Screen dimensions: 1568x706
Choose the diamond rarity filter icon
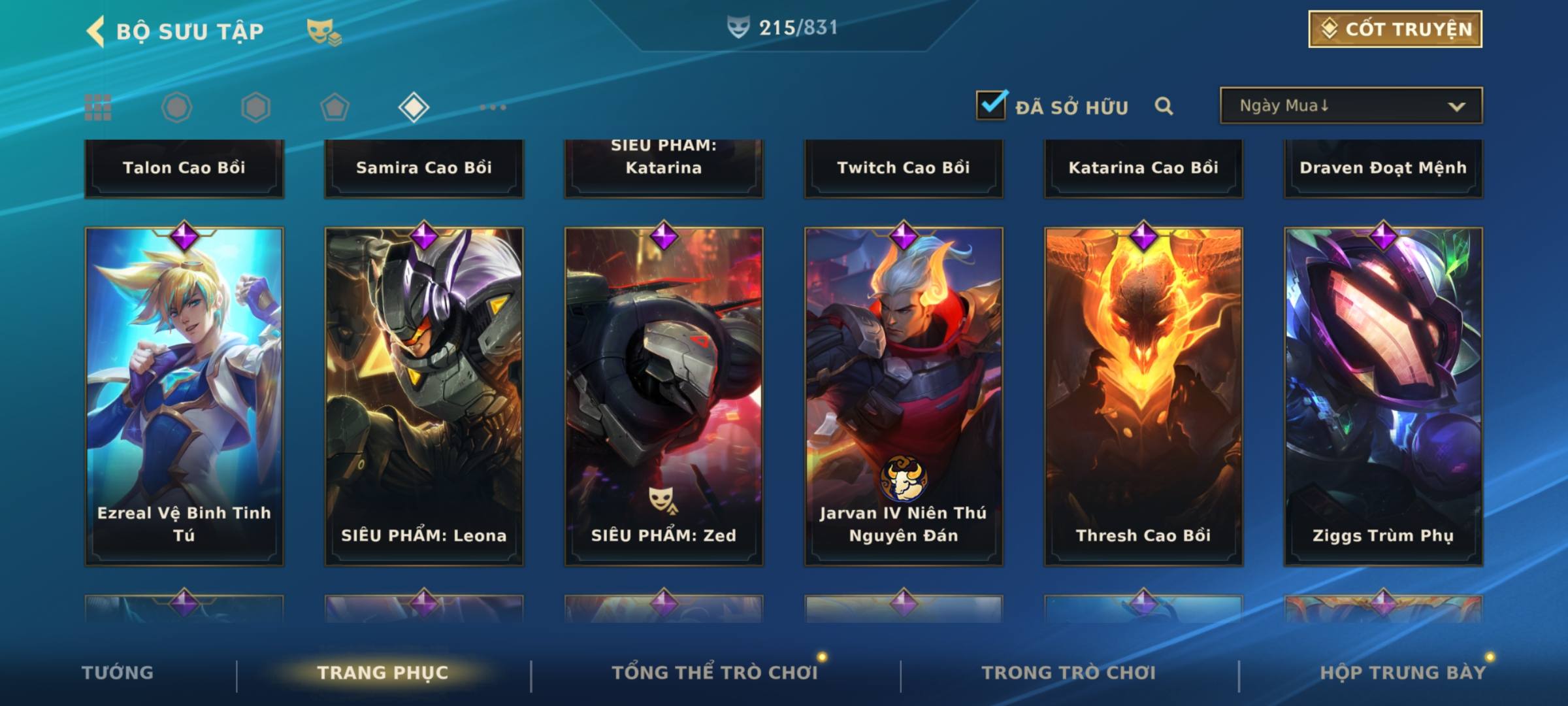(x=414, y=107)
